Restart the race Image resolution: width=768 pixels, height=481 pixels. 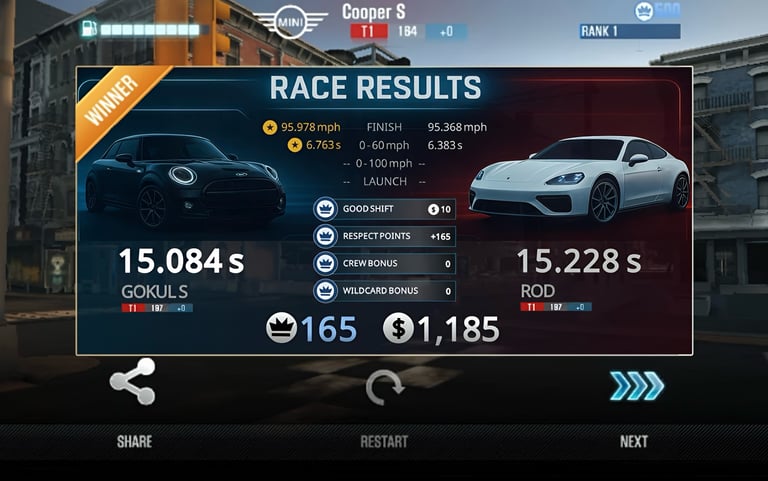point(384,387)
